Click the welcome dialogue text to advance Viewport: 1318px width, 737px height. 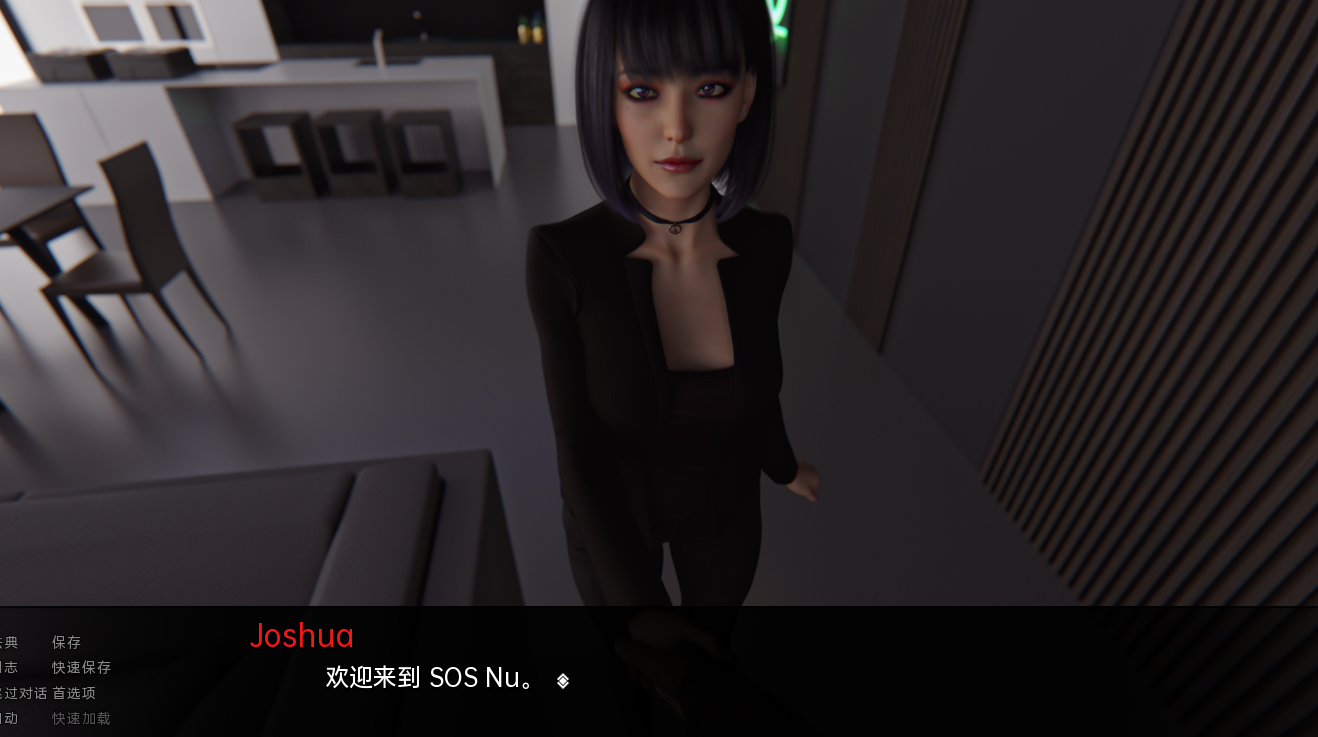coord(430,678)
